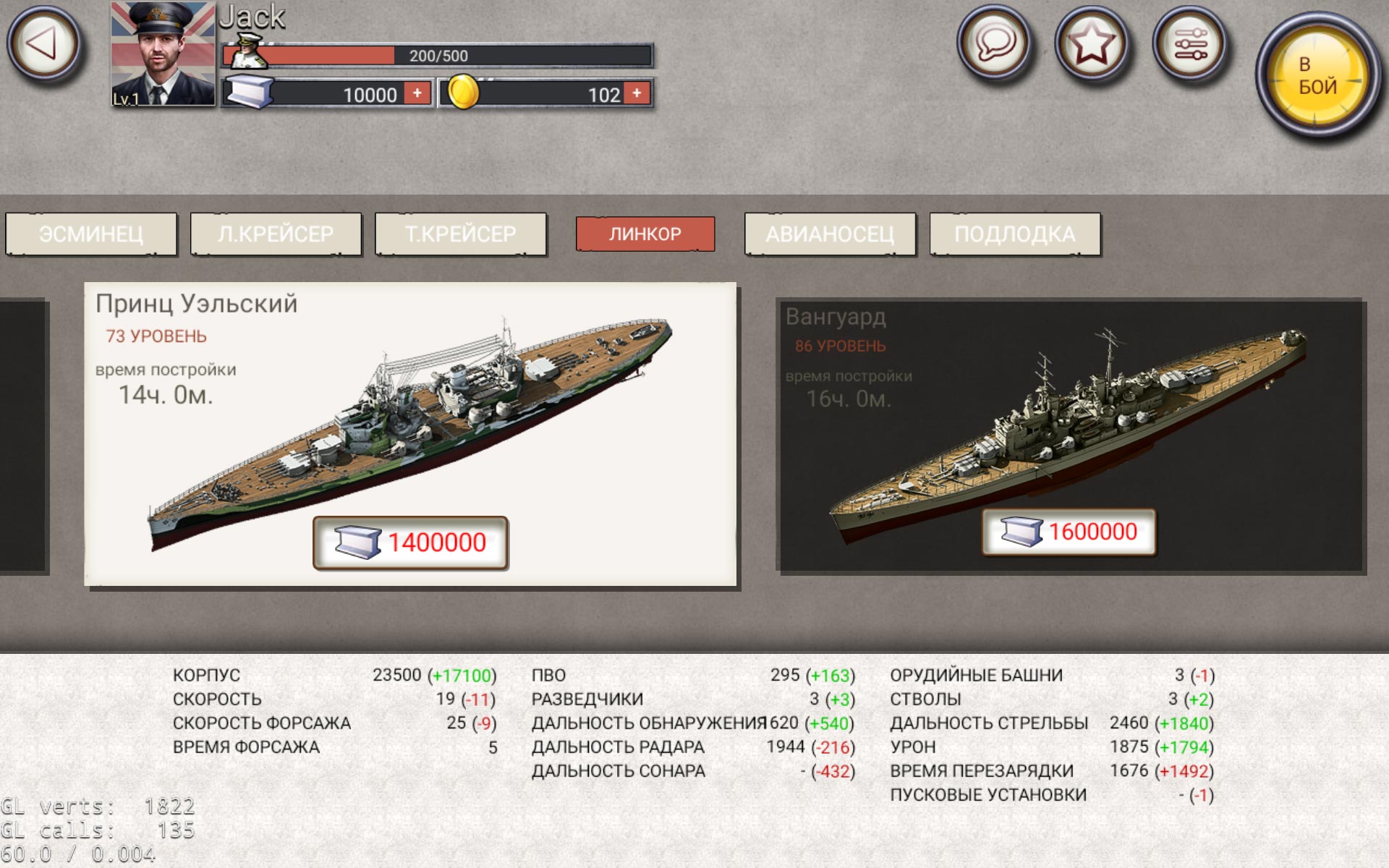Click Jack's captain portrait avatar
This screenshot has height=868, width=1389.
(164, 54)
